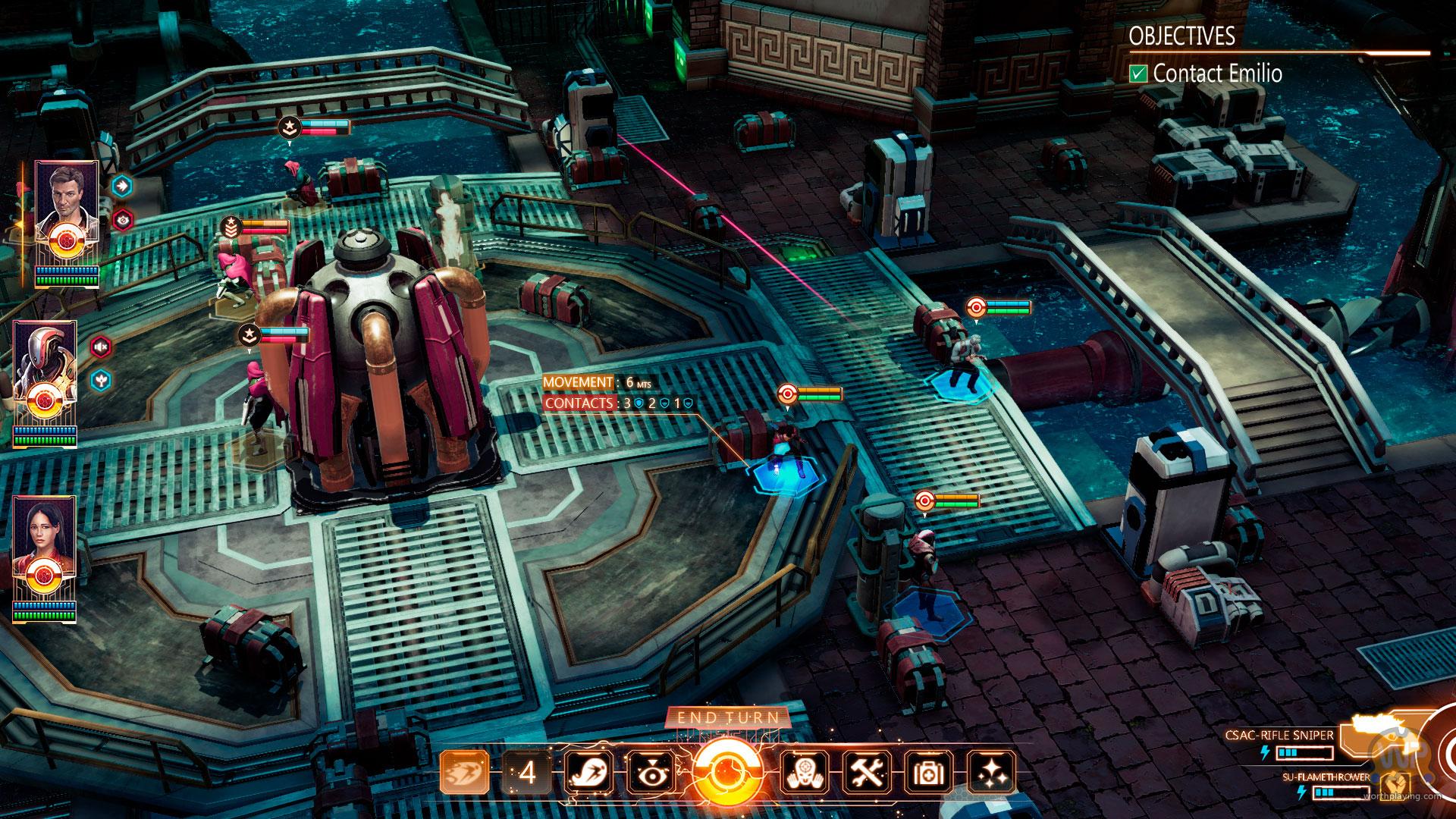End the current turn
This screenshot has width=1456, height=819.
click(x=727, y=717)
